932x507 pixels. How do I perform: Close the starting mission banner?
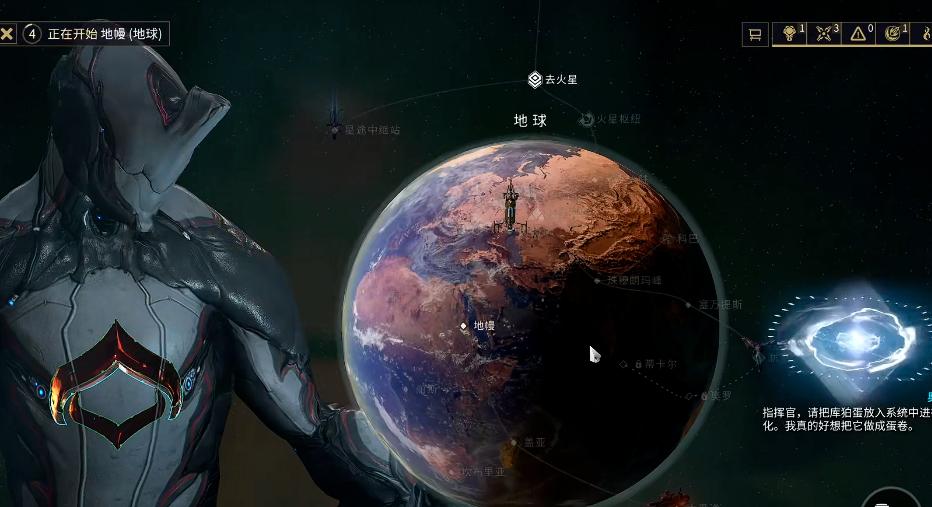(8, 34)
